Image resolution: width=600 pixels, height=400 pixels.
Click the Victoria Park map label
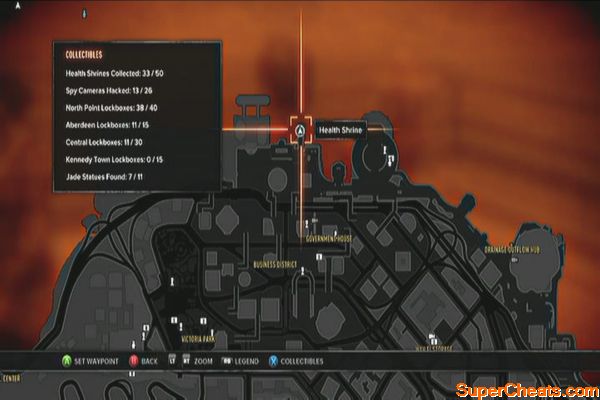coord(198,339)
